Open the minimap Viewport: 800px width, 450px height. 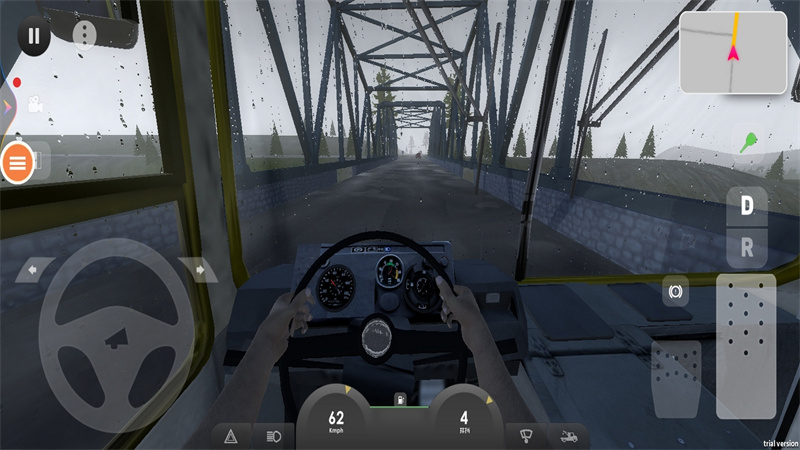coord(732,52)
